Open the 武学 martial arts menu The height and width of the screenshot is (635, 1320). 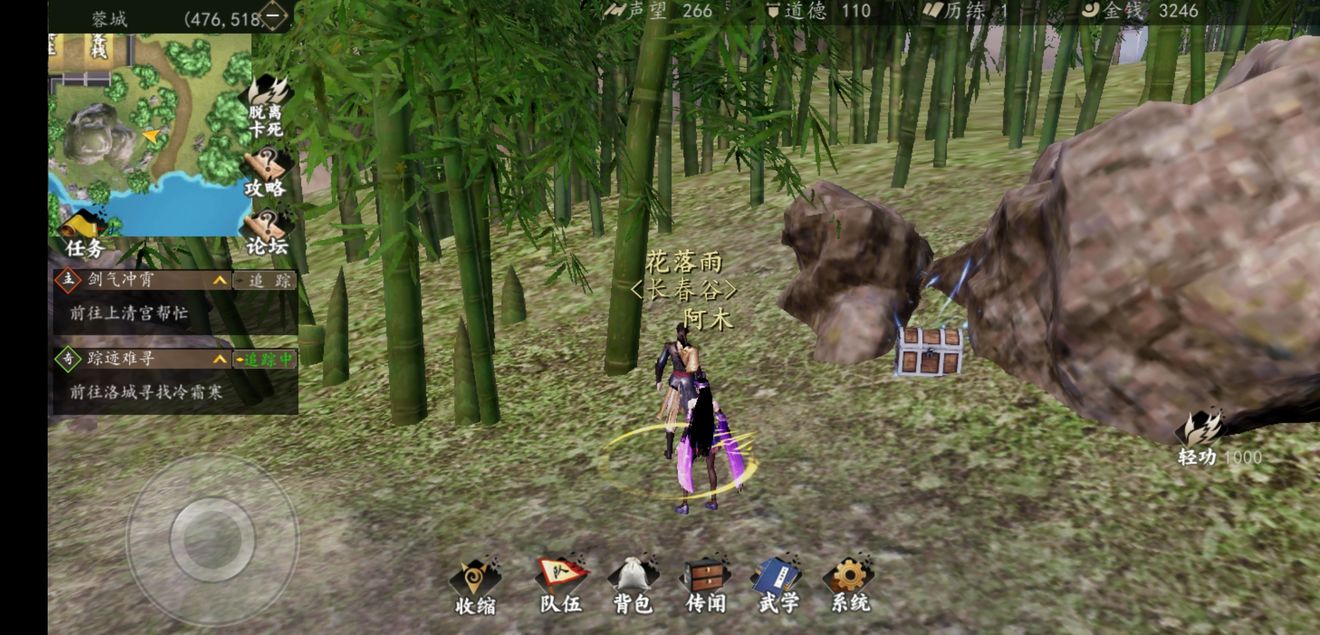coord(776,585)
